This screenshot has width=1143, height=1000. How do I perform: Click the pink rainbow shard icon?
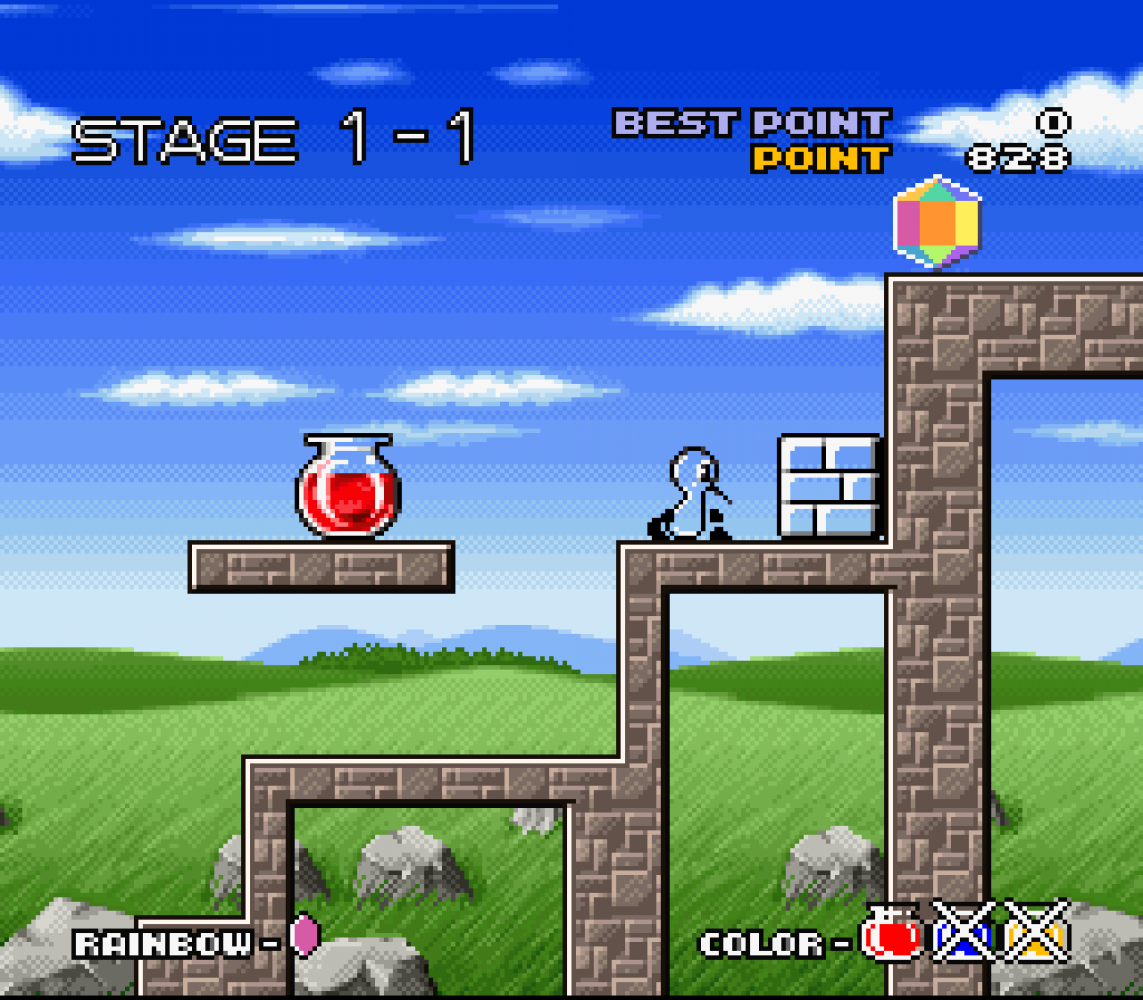click(304, 935)
